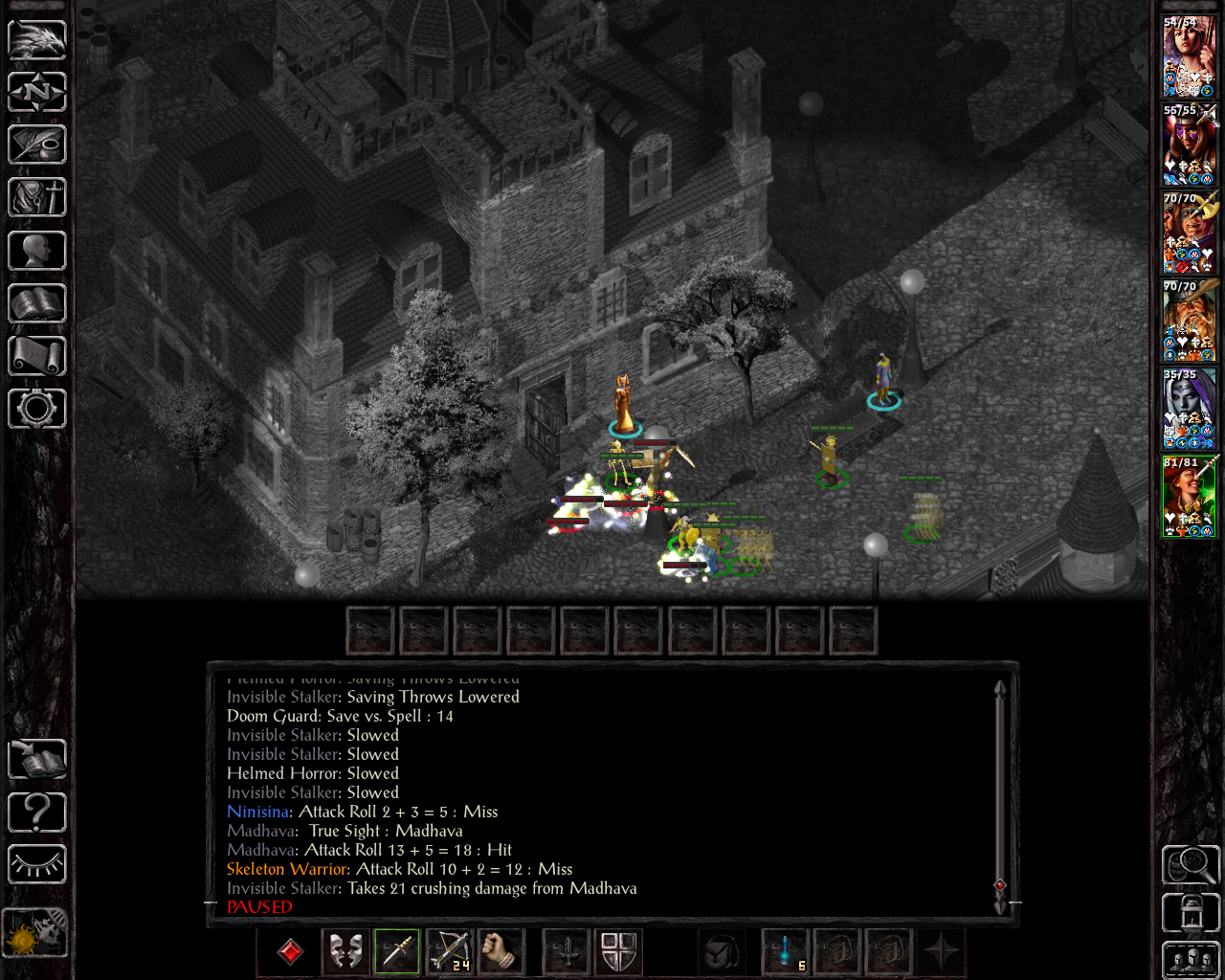
Task: Return to game via dragon head icon
Action: point(37,40)
